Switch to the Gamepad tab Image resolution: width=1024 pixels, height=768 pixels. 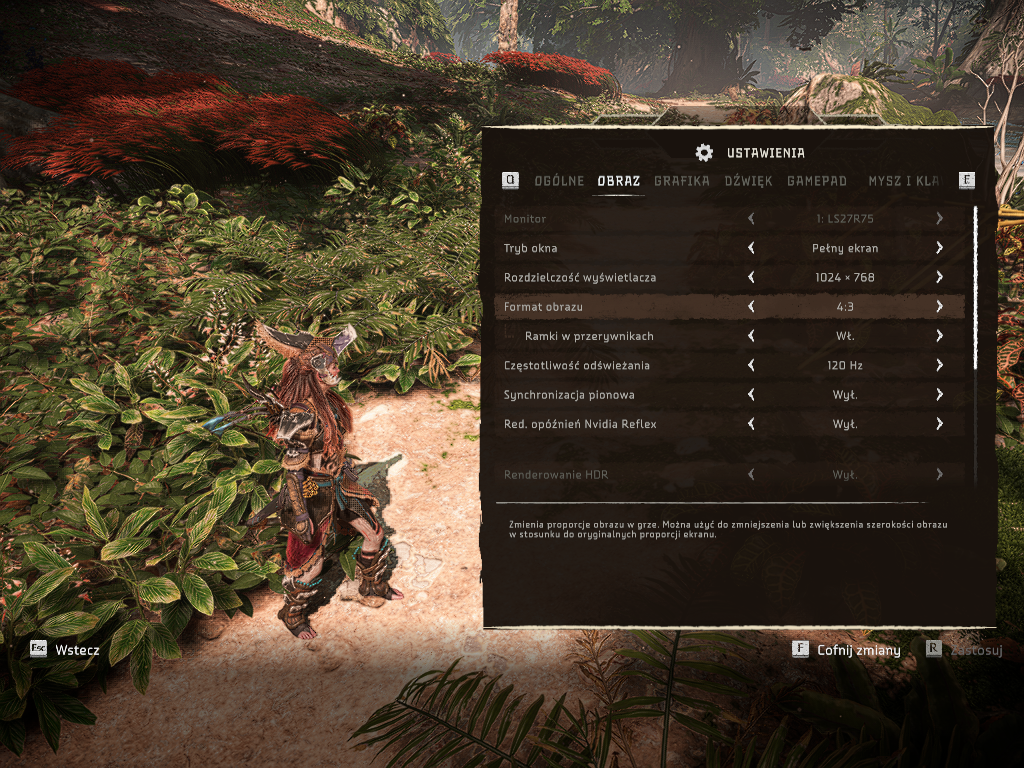coord(817,181)
